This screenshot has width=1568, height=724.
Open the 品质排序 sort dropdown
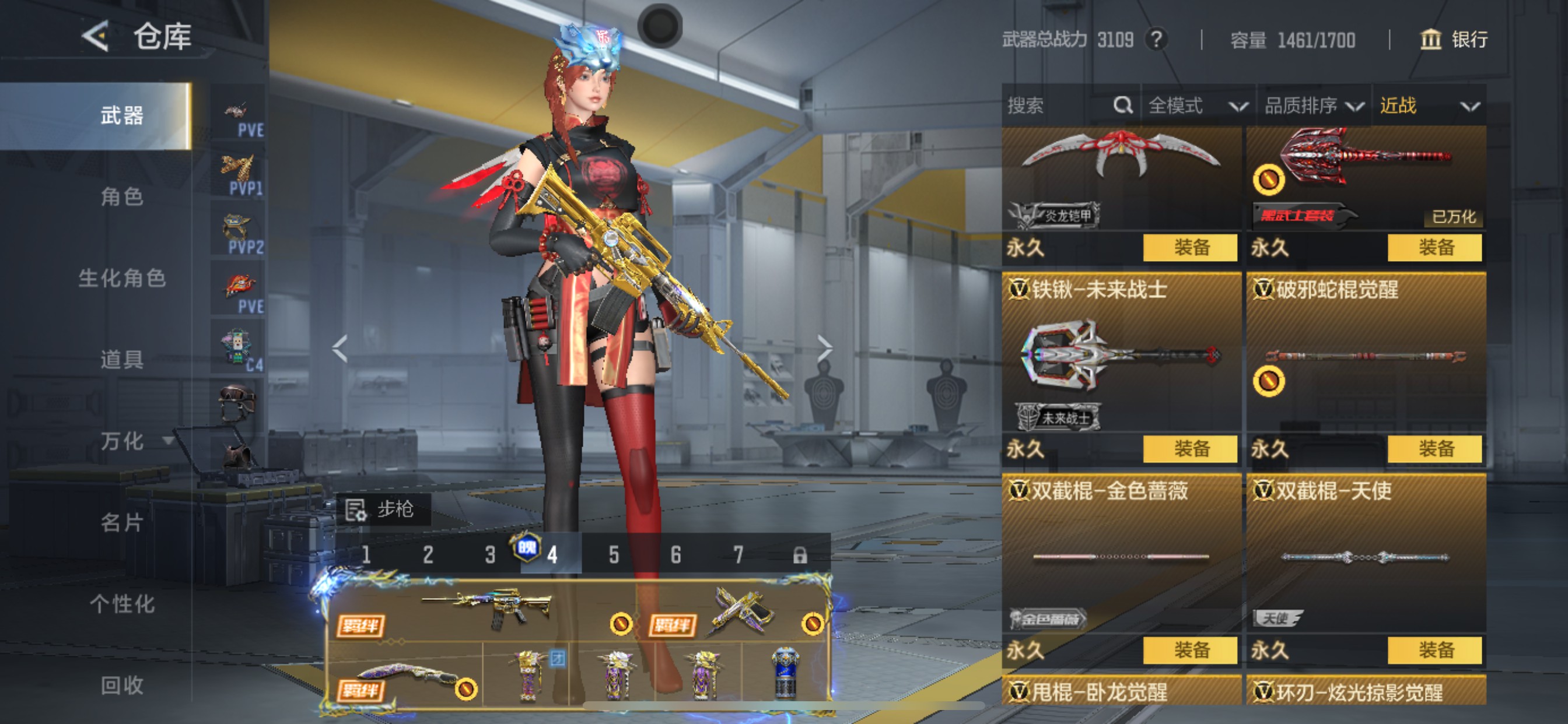(x=1313, y=106)
